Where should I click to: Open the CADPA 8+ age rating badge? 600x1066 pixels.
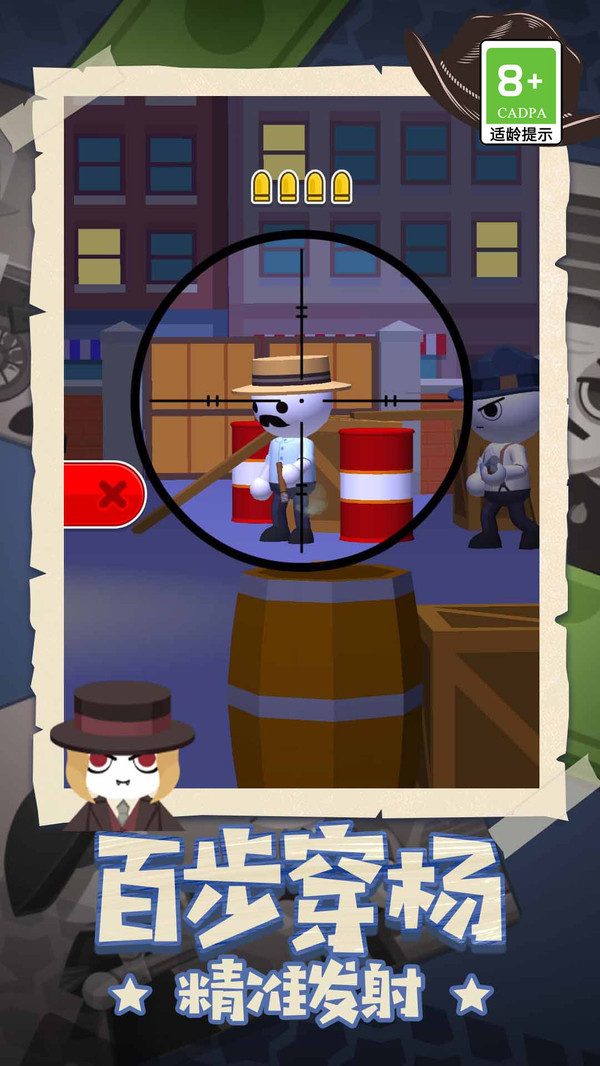click(x=520, y=92)
